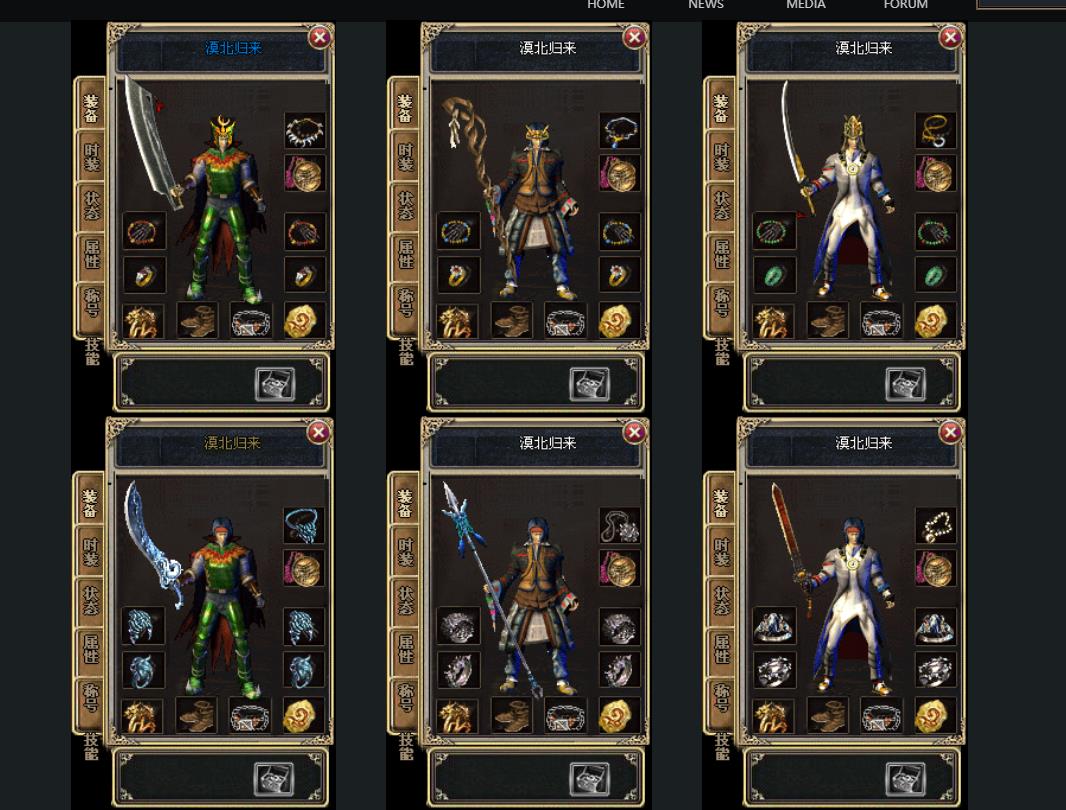
Task: Close the panel with the red sword character
Action: [950, 432]
